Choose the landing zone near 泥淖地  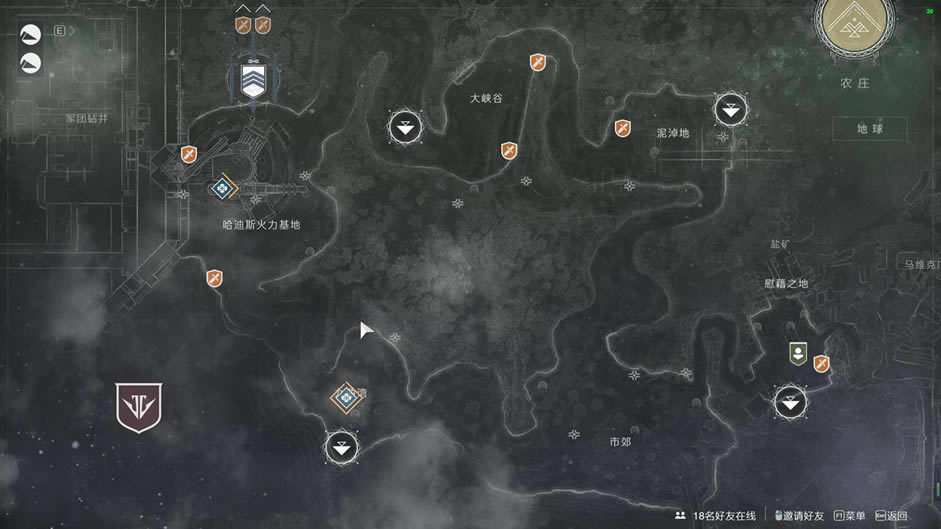coord(731,109)
